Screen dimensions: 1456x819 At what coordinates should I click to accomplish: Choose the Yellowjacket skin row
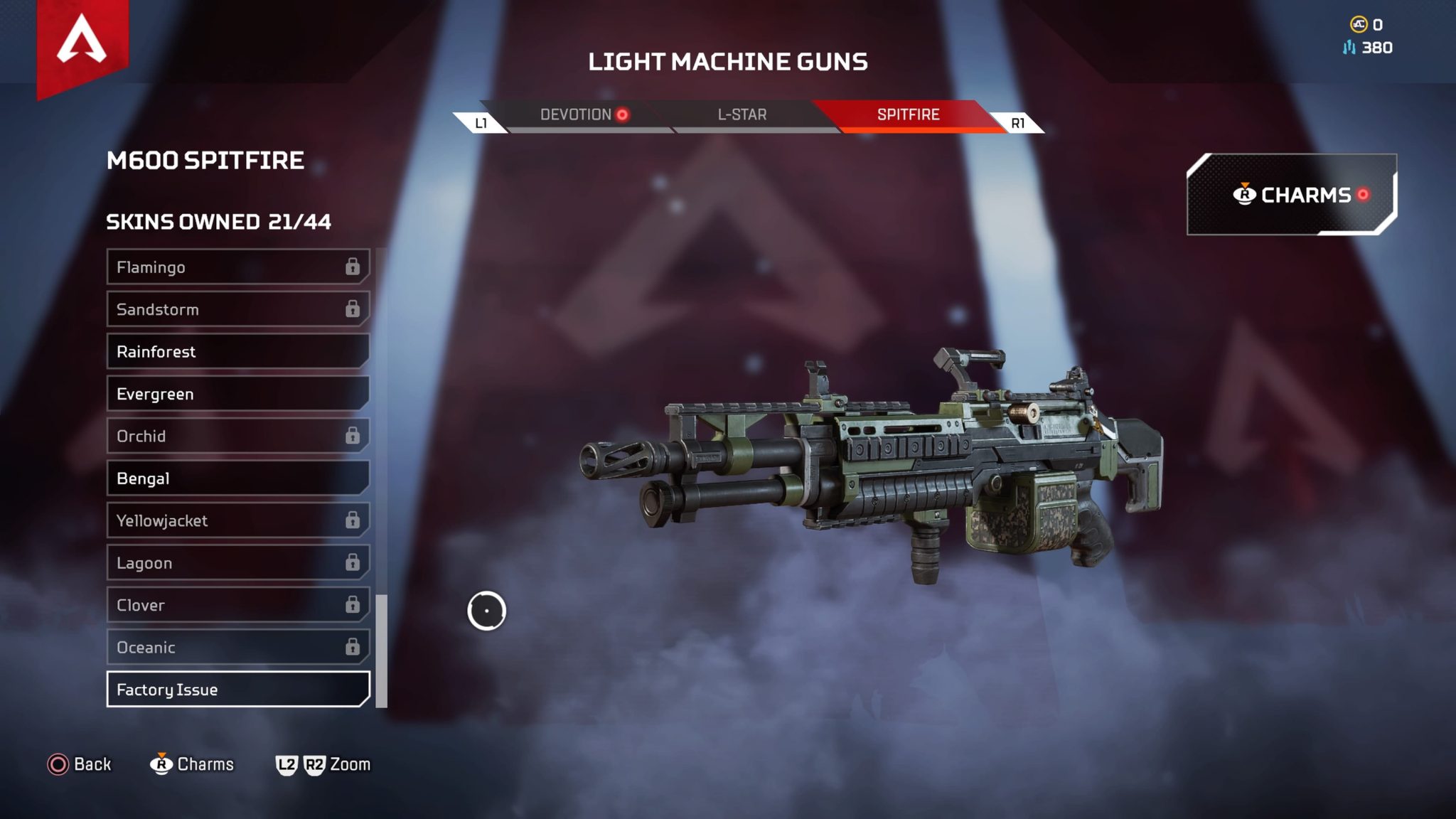coord(237,520)
